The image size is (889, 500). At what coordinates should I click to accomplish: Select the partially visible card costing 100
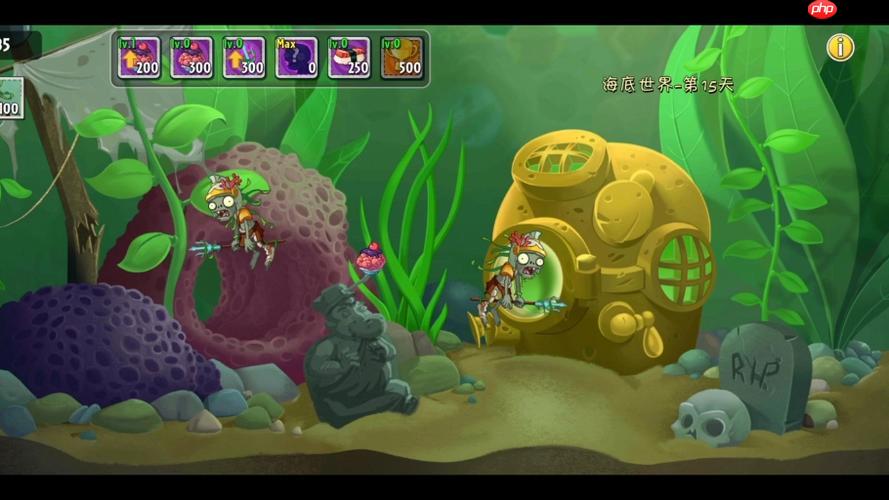click(x=10, y=98)
